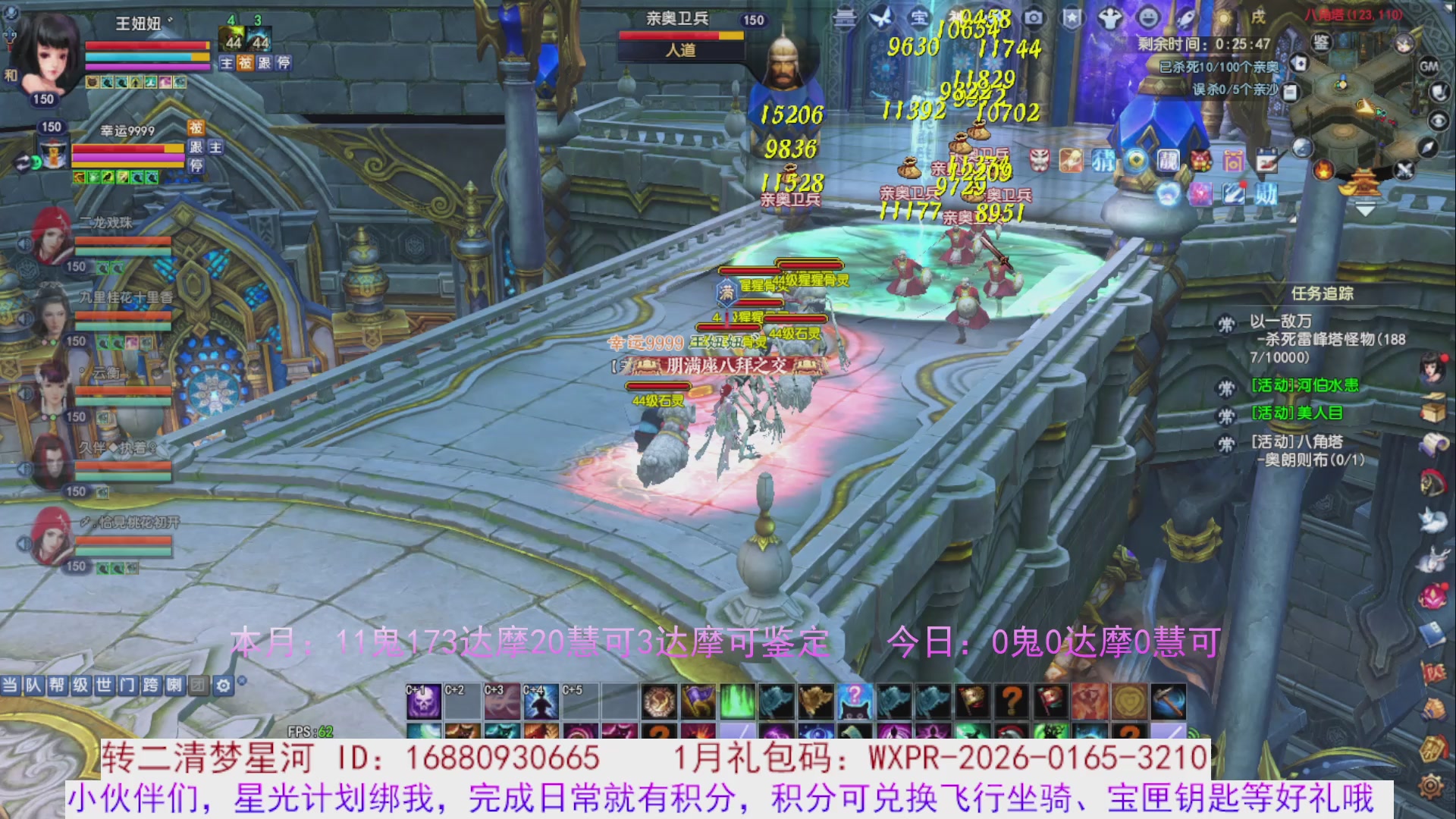This screenshot has width=1456, height=819.
Task: Select the GM icon beside the minimap
Action: [x=1429, y=66]
